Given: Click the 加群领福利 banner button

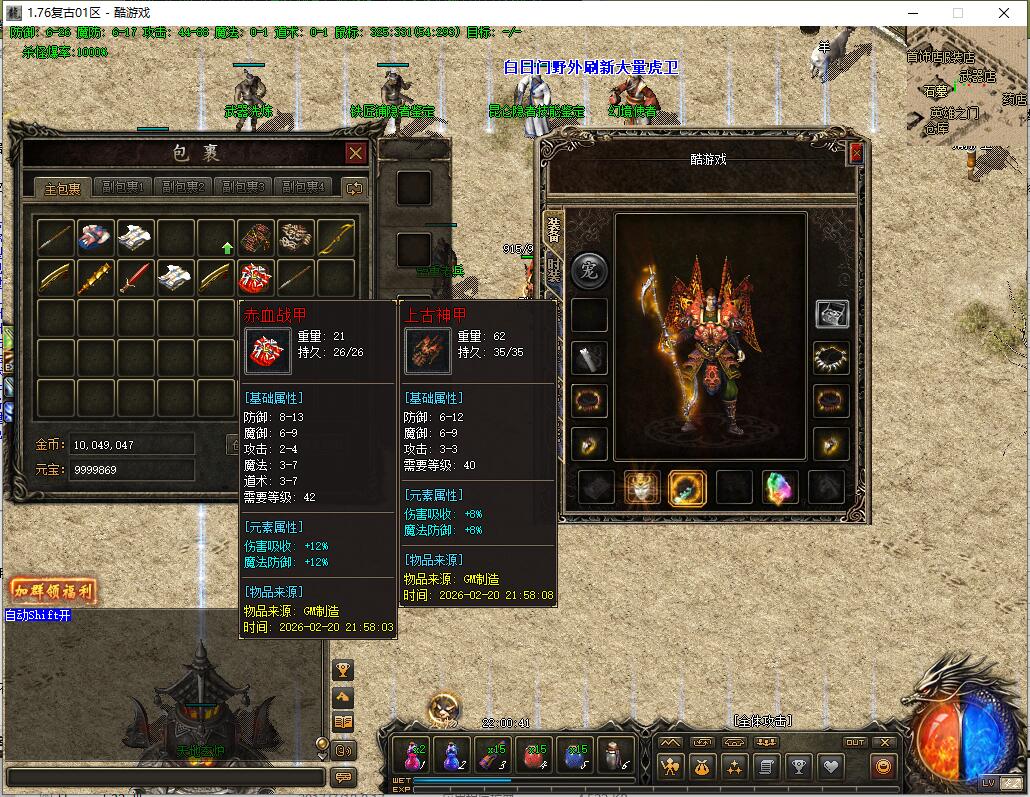Looking at the screenshot, I should 54,591.
